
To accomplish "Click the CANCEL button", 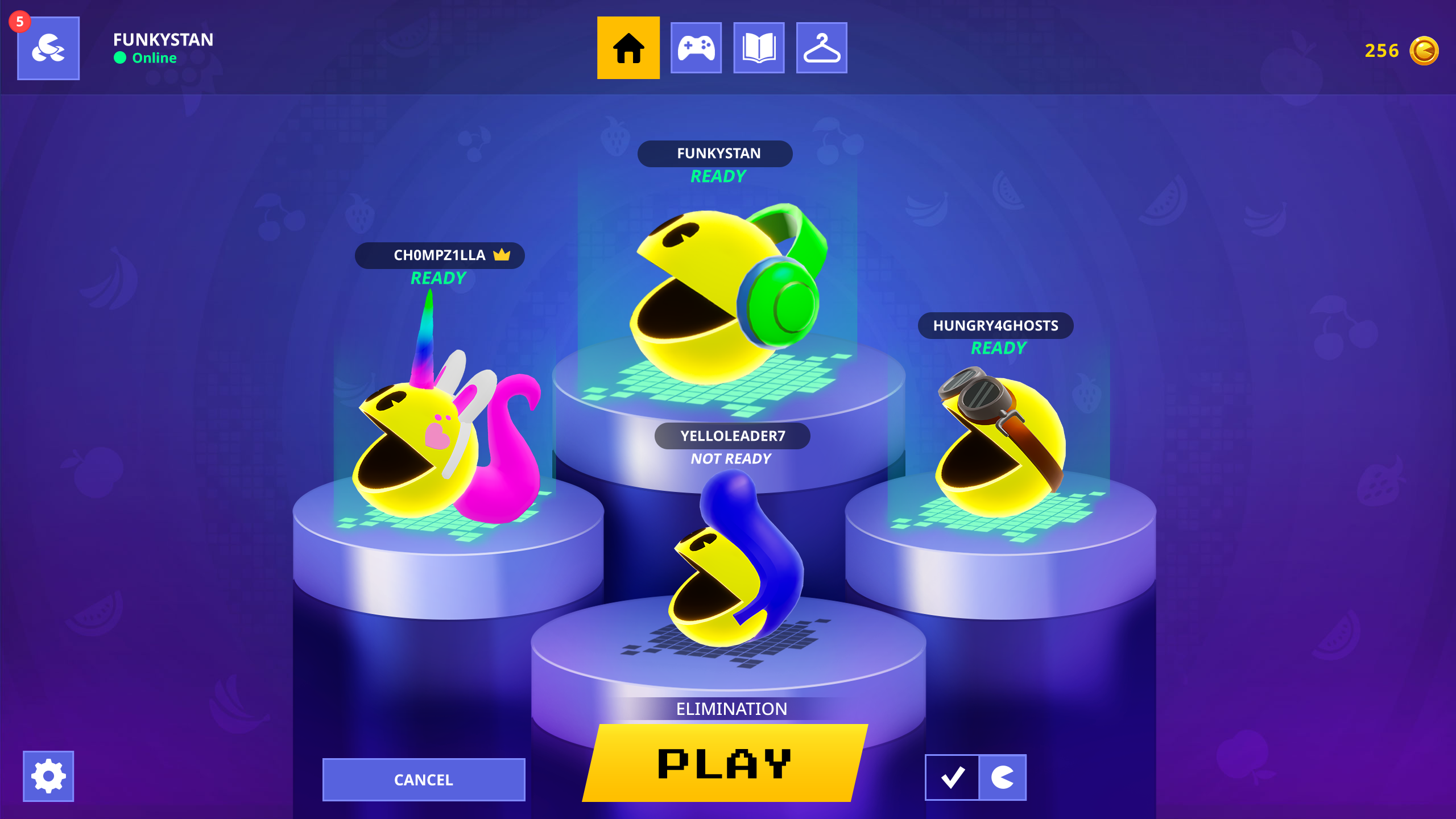I will coord(423,779).
